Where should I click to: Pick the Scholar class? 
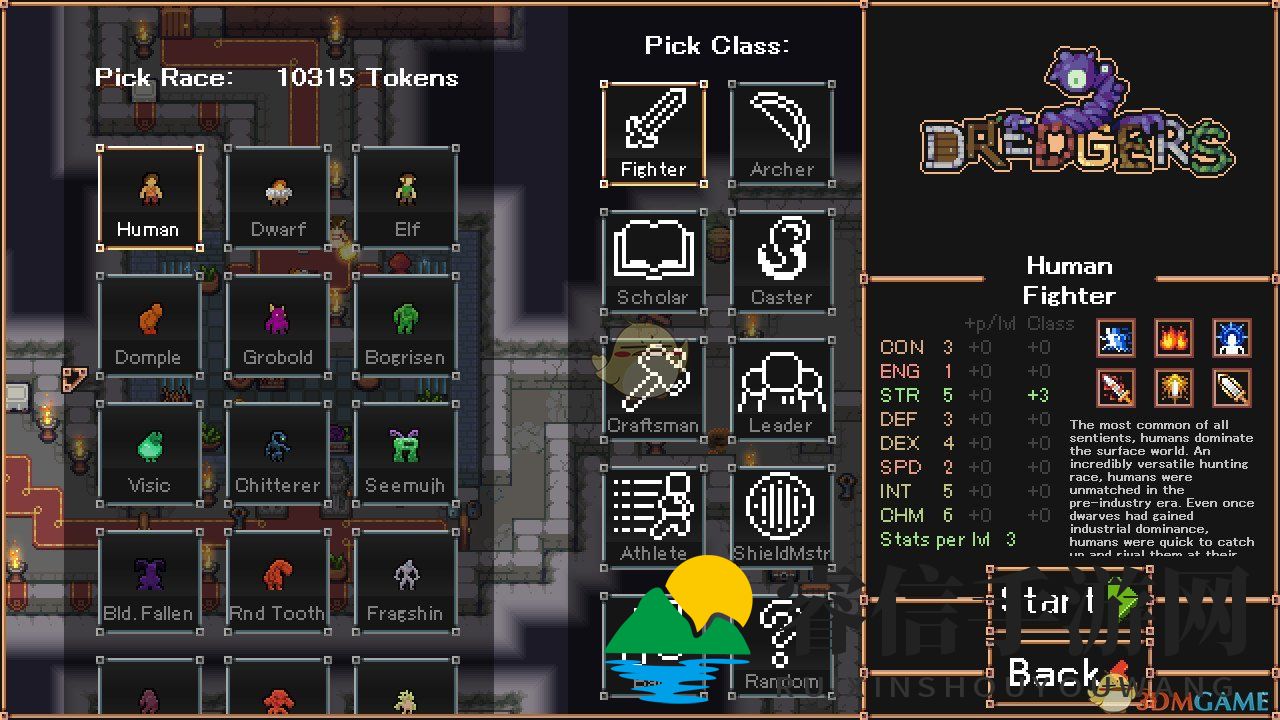(x=654, y=261)
